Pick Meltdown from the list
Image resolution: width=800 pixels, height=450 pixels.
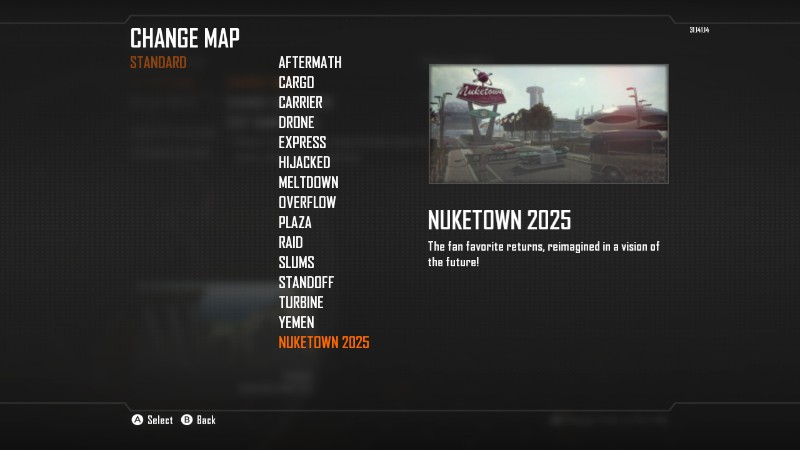(308, 182)
